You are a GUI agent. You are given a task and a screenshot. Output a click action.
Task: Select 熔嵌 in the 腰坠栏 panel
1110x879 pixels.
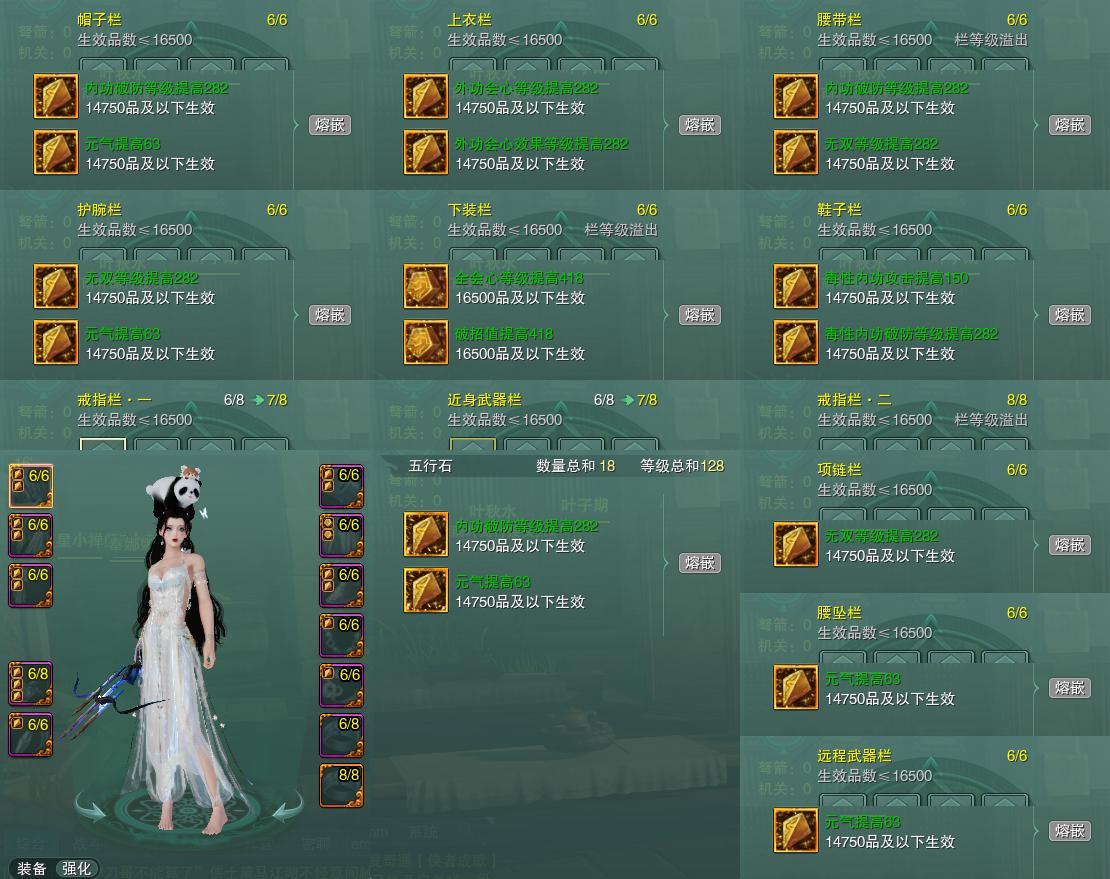tap(1069, 688)
